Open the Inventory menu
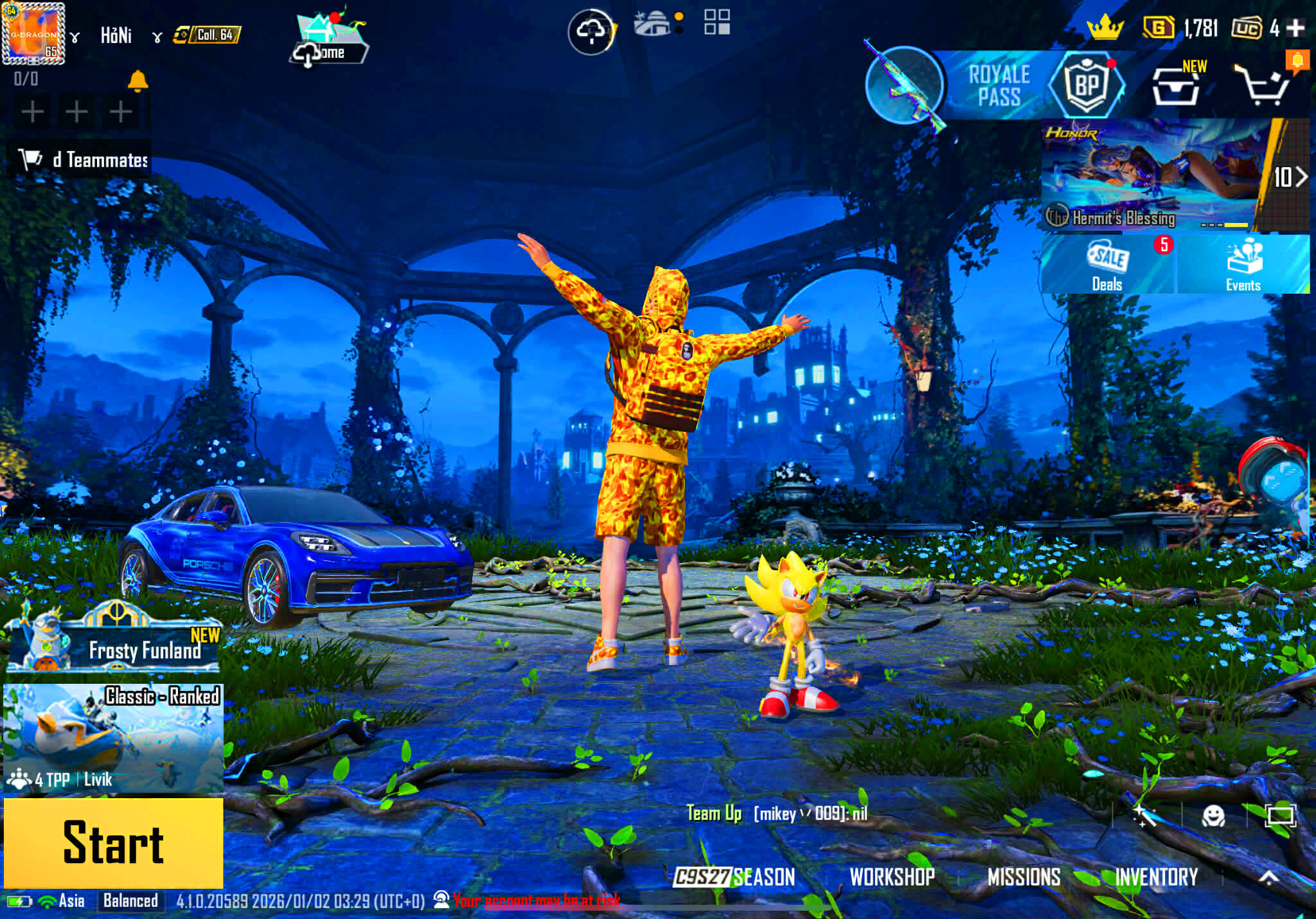Image resolution: width=1316 pixels, height=919 pixels. (1156, 877)
